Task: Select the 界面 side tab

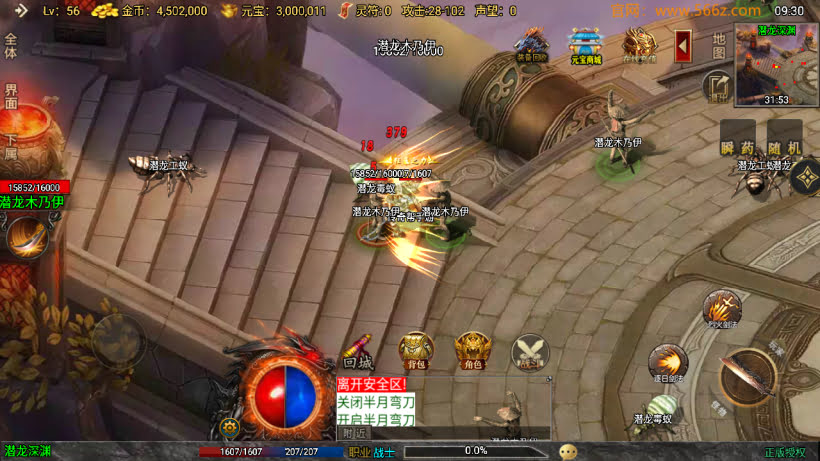Action: pos(11,96)
